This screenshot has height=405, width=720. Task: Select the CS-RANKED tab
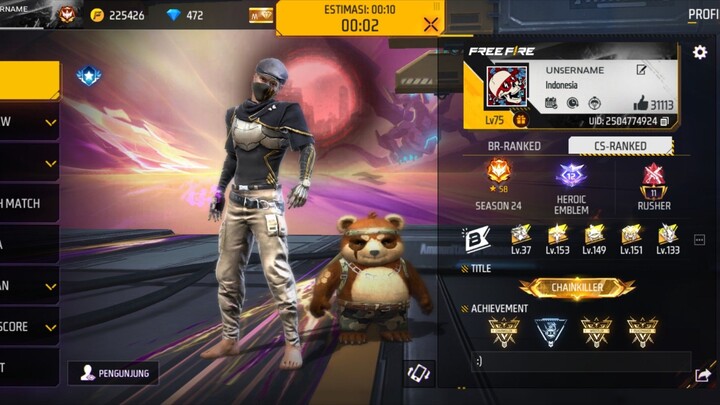pos(621,146)
